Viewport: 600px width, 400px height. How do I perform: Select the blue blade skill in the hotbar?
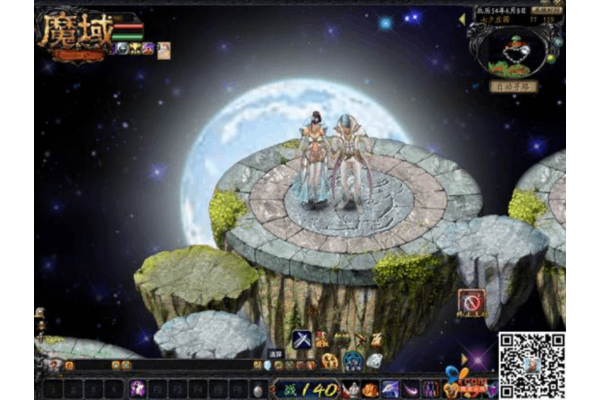click(391, 388)
